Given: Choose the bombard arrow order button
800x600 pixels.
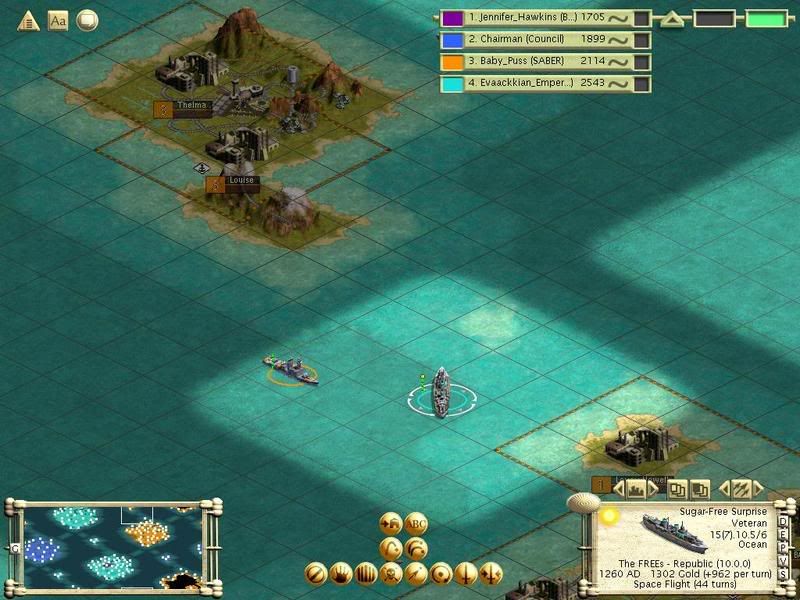Looking at the screenshot, I should (x=416, y=574).
